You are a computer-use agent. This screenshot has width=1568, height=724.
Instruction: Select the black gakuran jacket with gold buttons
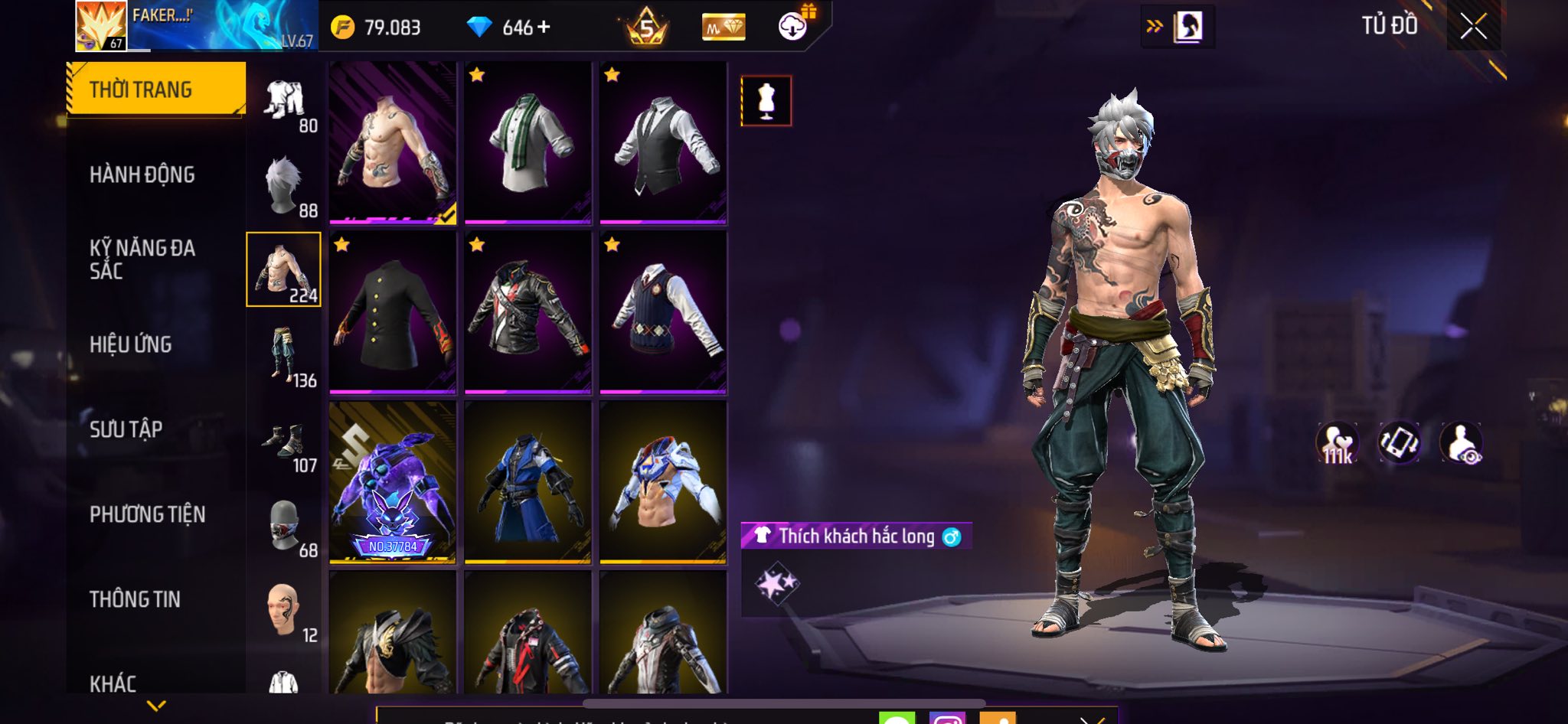tap(393, 313)
